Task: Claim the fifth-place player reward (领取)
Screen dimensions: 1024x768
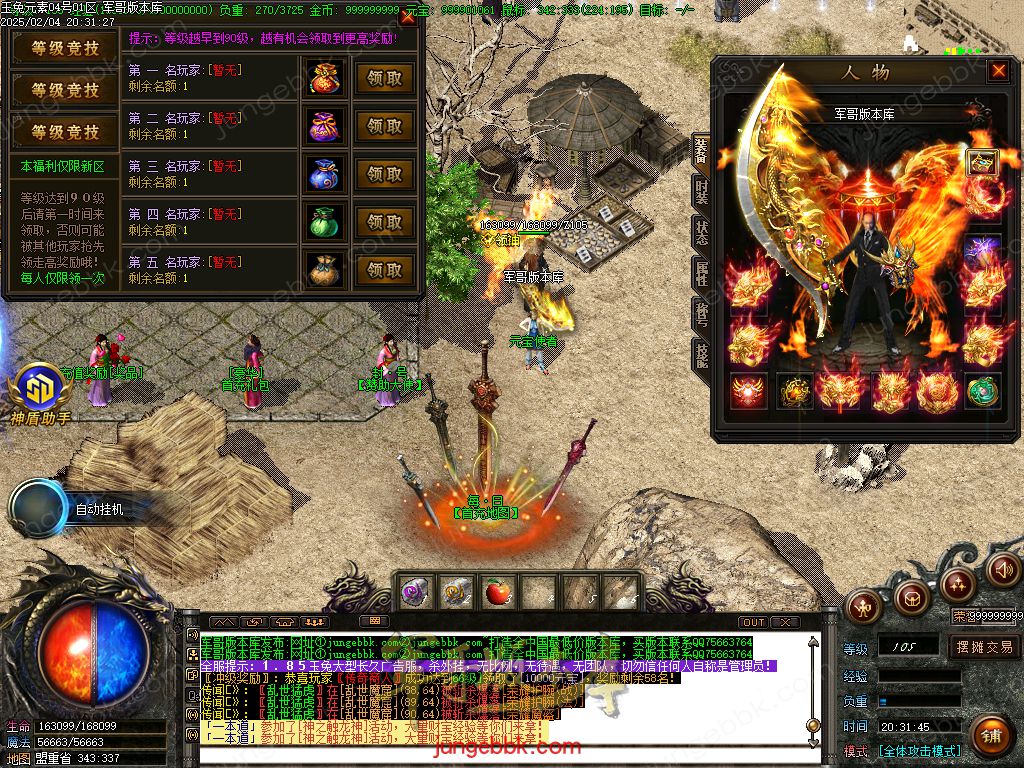Action: coord(384,270)
